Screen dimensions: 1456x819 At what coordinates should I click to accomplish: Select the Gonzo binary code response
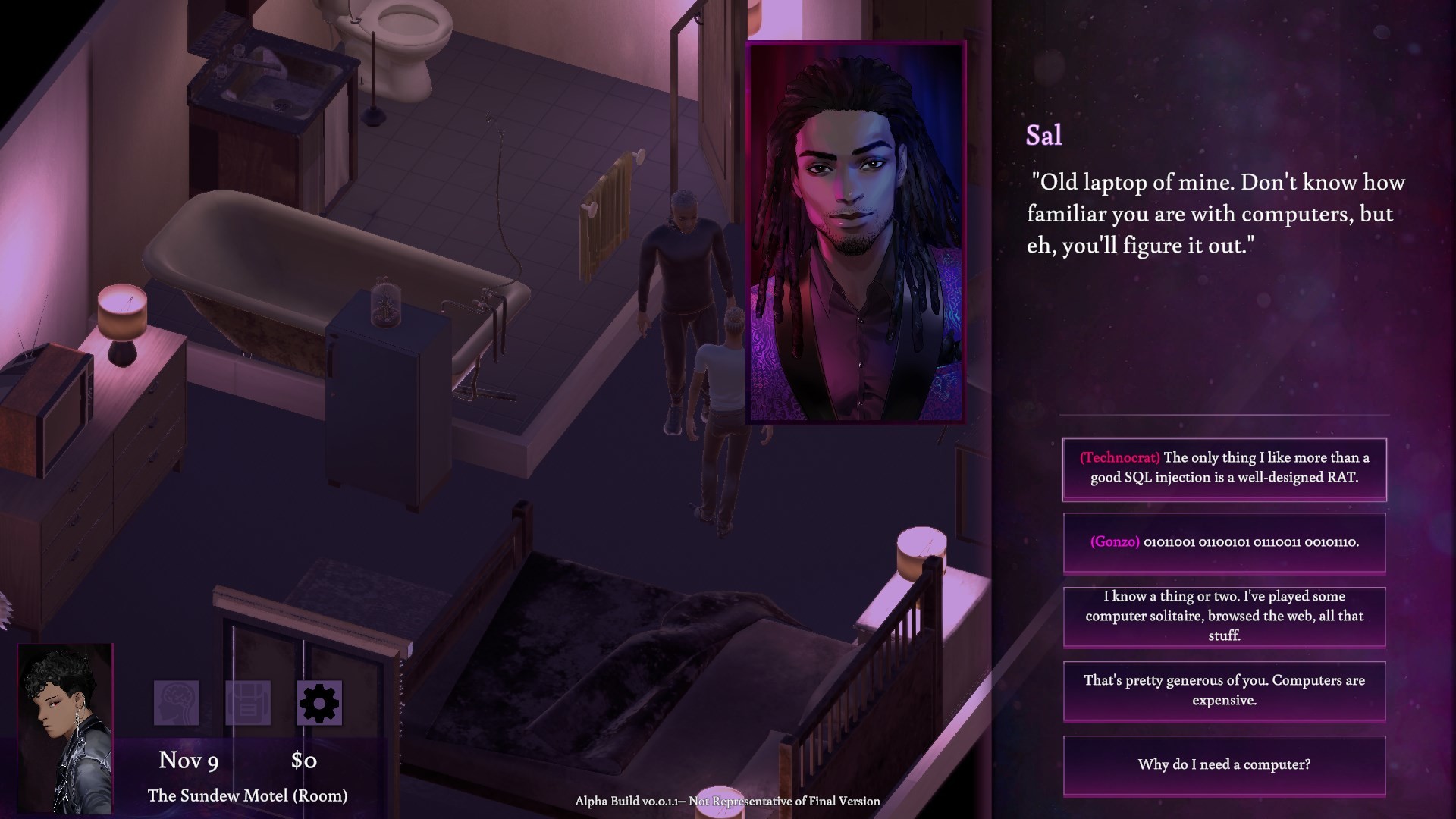click(1224, 542)
